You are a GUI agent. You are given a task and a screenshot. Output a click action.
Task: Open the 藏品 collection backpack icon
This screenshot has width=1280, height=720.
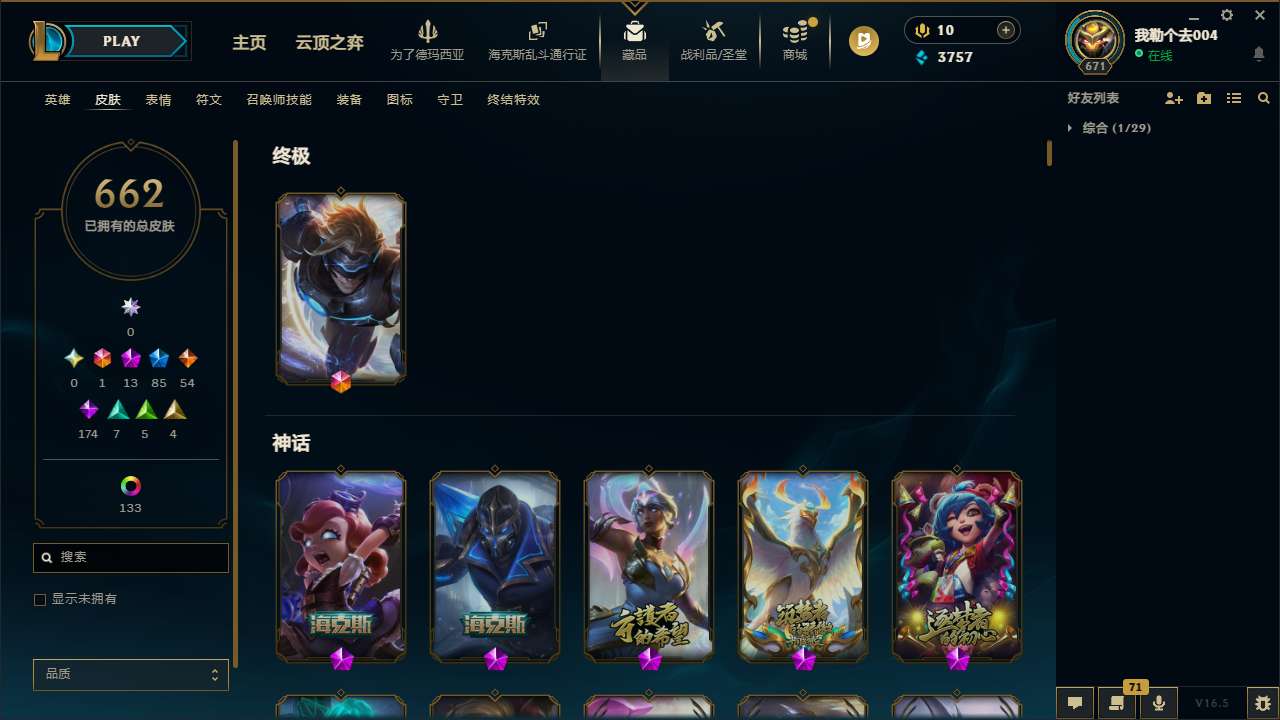pos(634,33)
